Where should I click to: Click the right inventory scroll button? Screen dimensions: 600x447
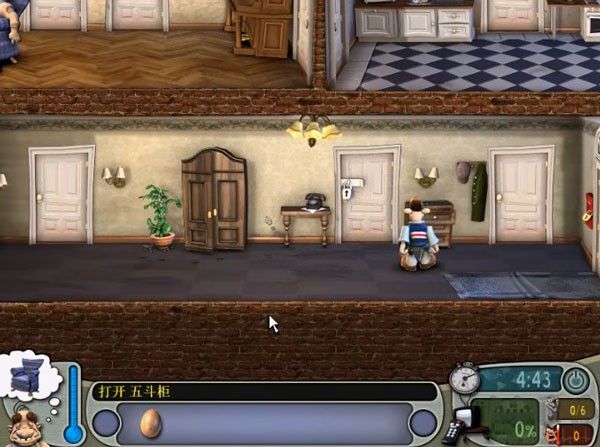(423, 423)
